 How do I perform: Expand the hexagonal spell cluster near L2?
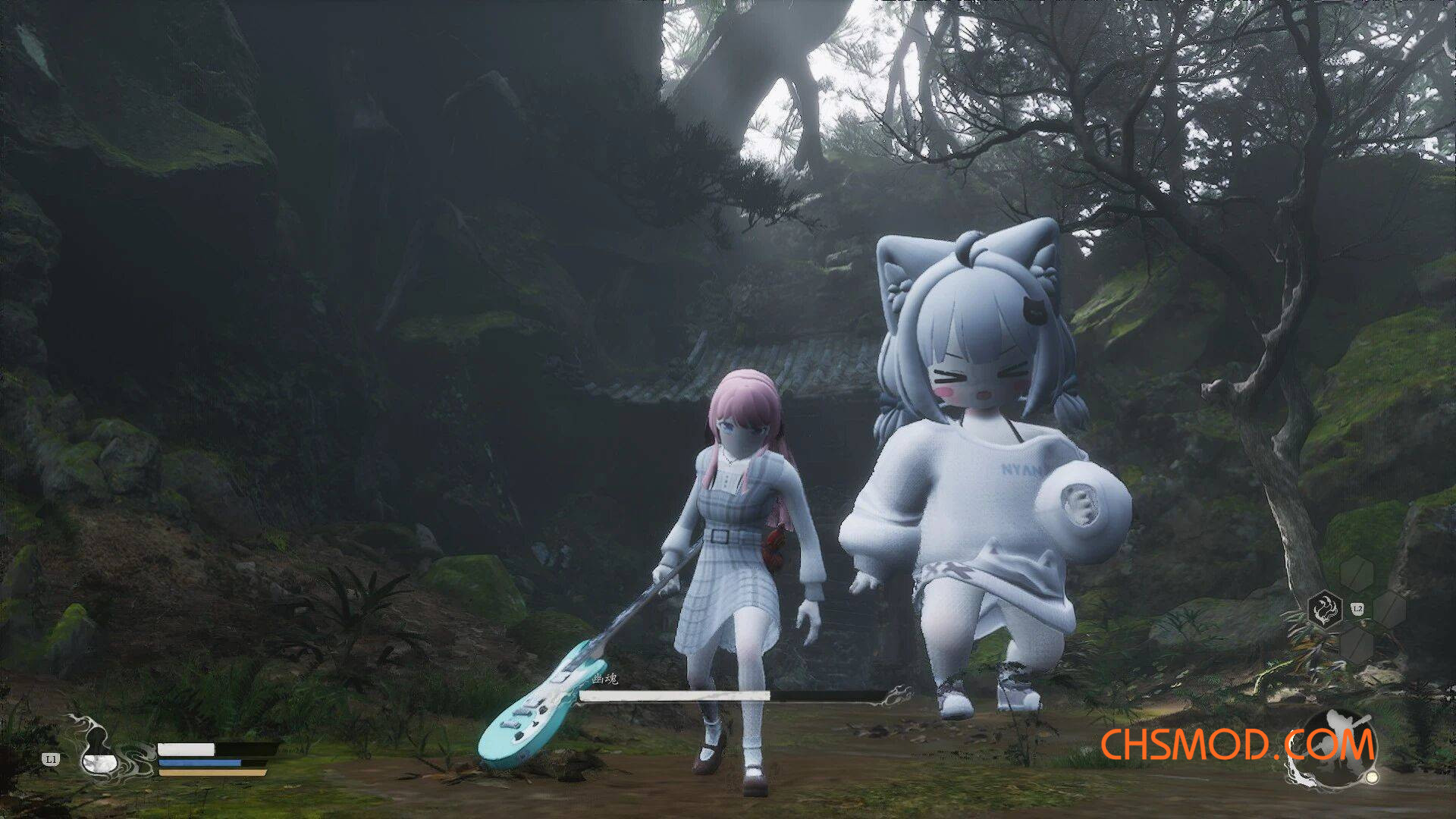(x=1357, y=607)
